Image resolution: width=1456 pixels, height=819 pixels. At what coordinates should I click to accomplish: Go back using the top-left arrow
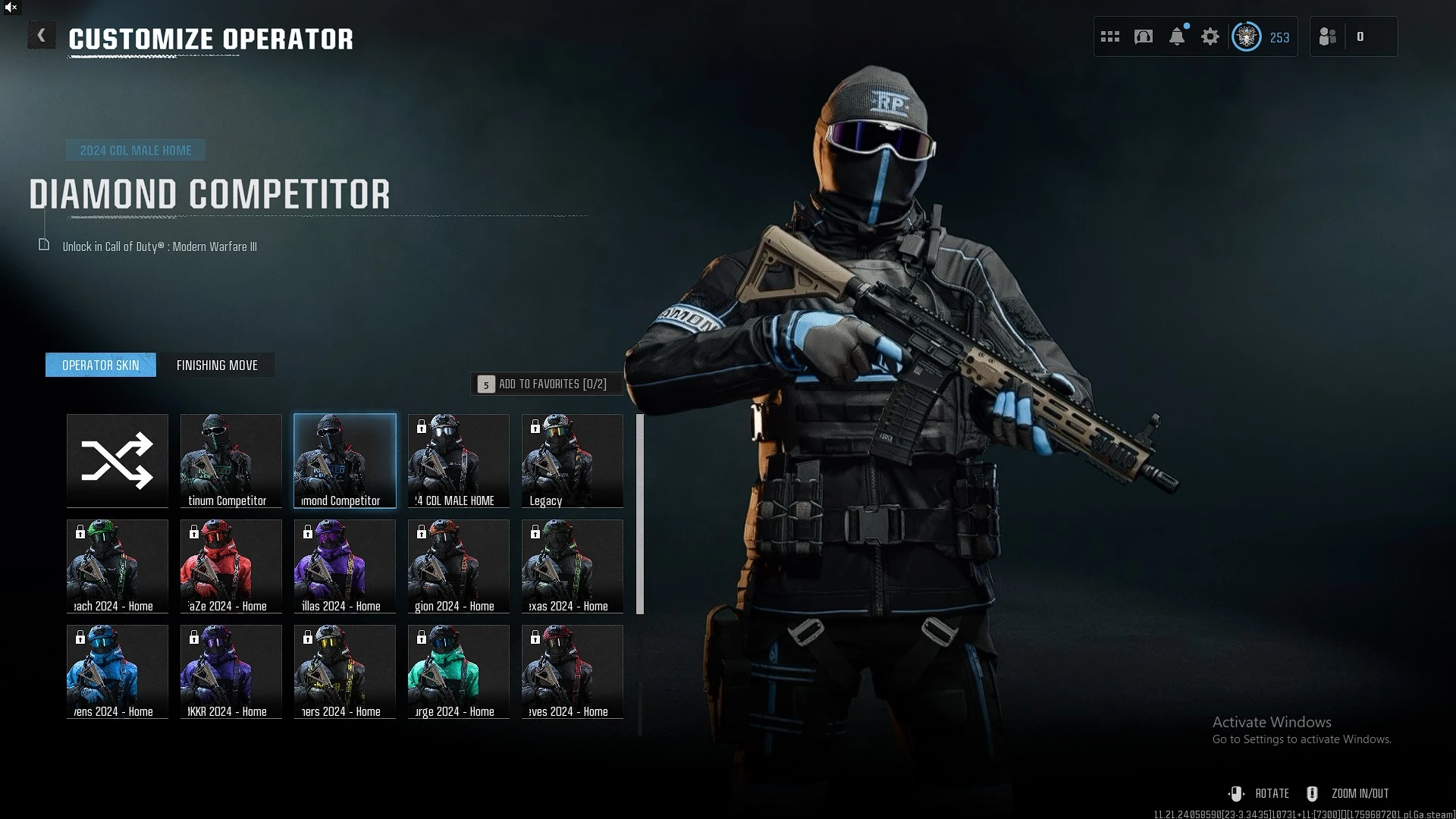[x=42, y=36]
